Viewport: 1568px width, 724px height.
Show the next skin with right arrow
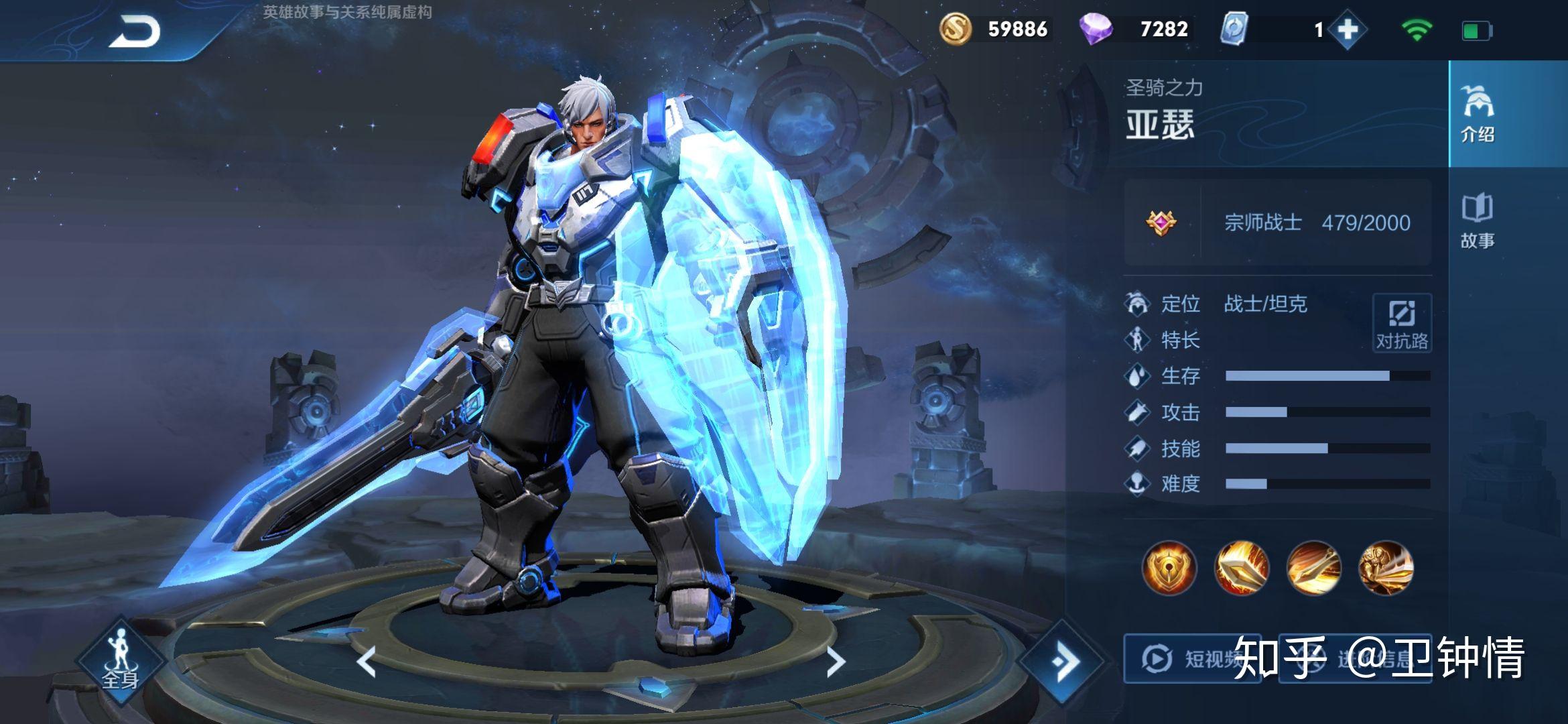835,662
